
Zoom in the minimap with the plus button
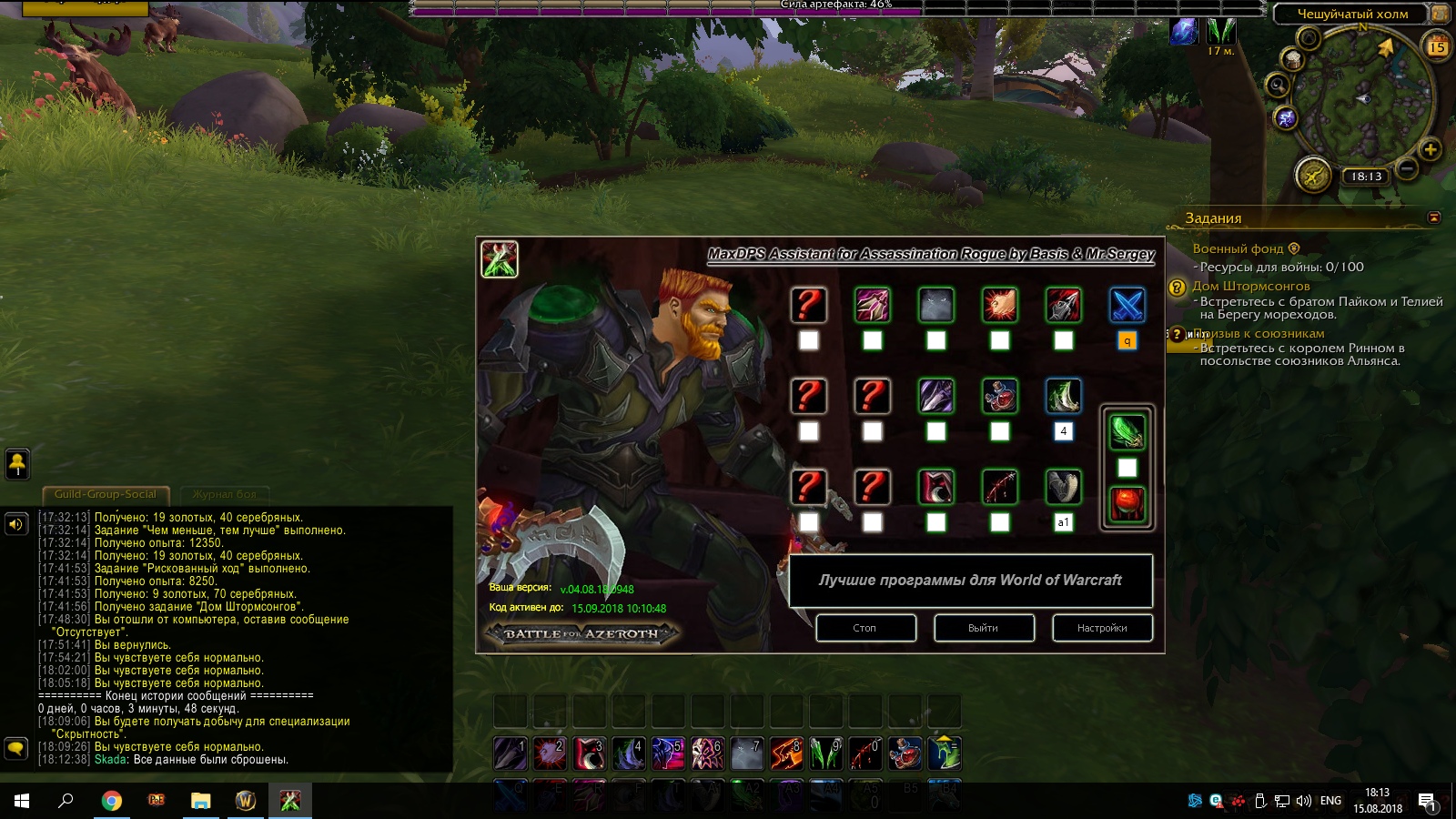[1430, 150]
